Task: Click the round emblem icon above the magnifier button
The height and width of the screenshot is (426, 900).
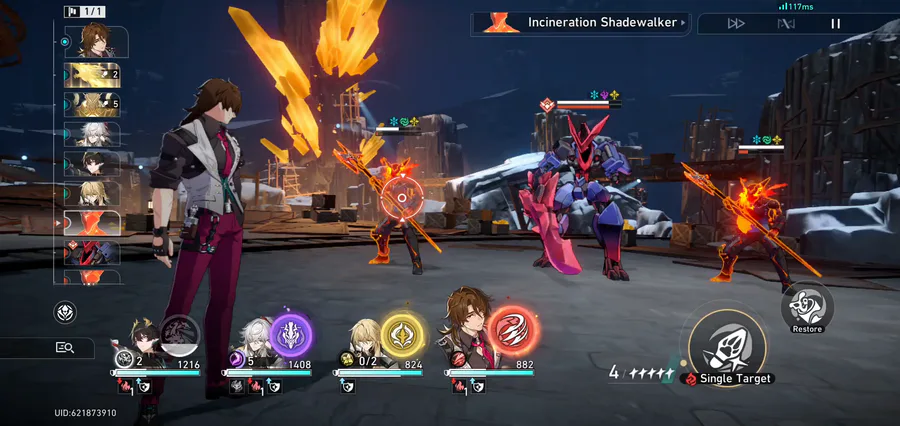Action: [x=65, y=312]
